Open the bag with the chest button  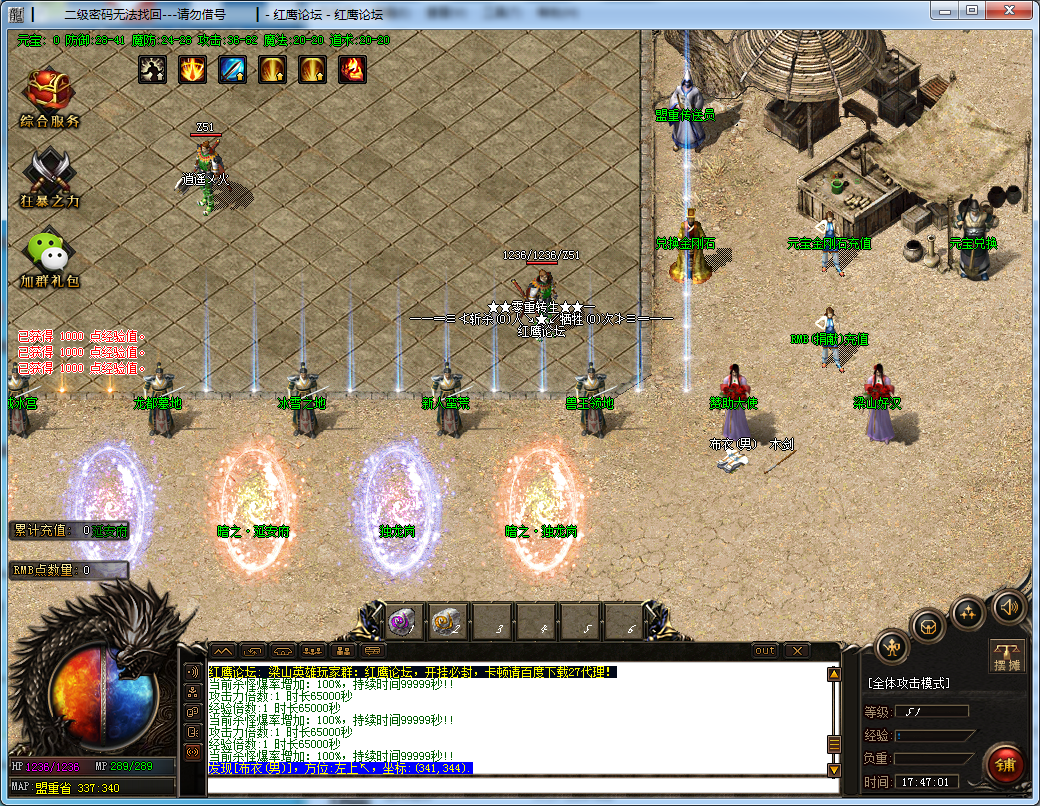click(930, 626)
